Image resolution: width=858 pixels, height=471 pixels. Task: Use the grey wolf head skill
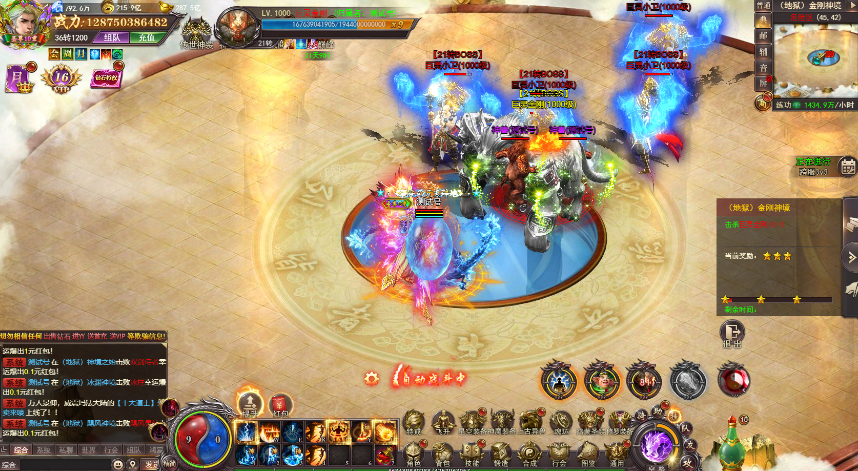click(x=686, y=380)
